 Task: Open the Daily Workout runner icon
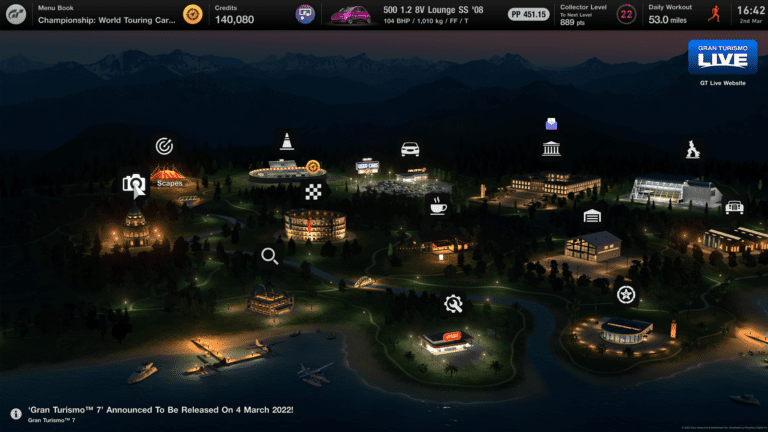pos(713,14)
